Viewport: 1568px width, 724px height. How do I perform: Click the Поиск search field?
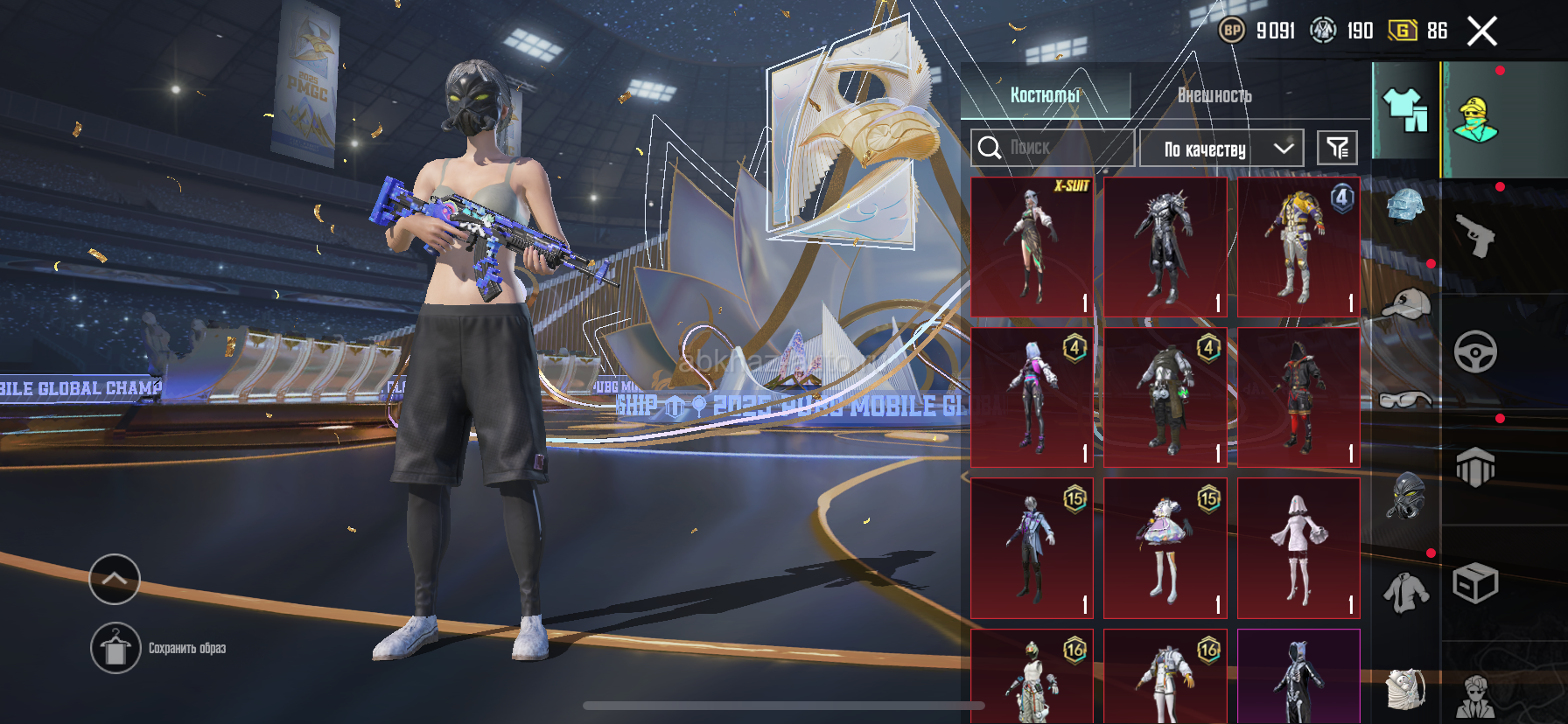tap(1052, 148)
